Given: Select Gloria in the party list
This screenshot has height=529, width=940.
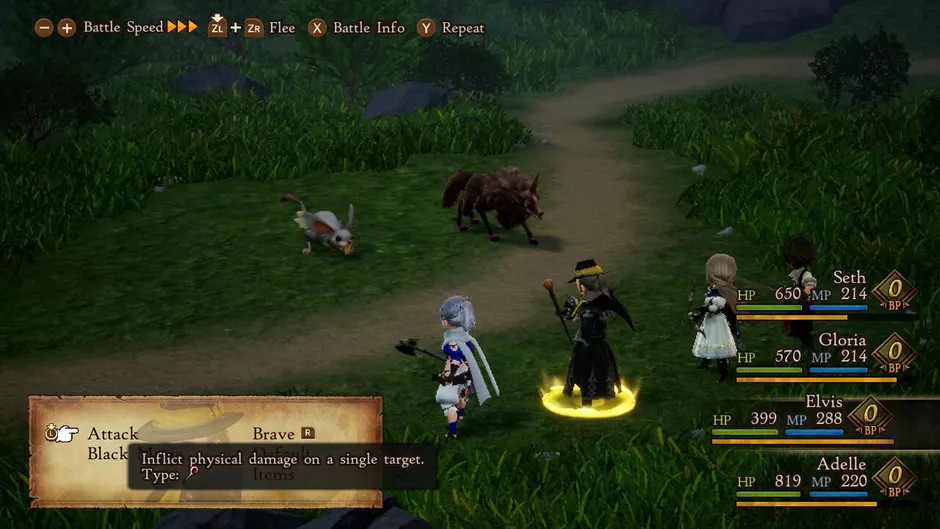Looking at the screenshot, I should coord(842,340).
